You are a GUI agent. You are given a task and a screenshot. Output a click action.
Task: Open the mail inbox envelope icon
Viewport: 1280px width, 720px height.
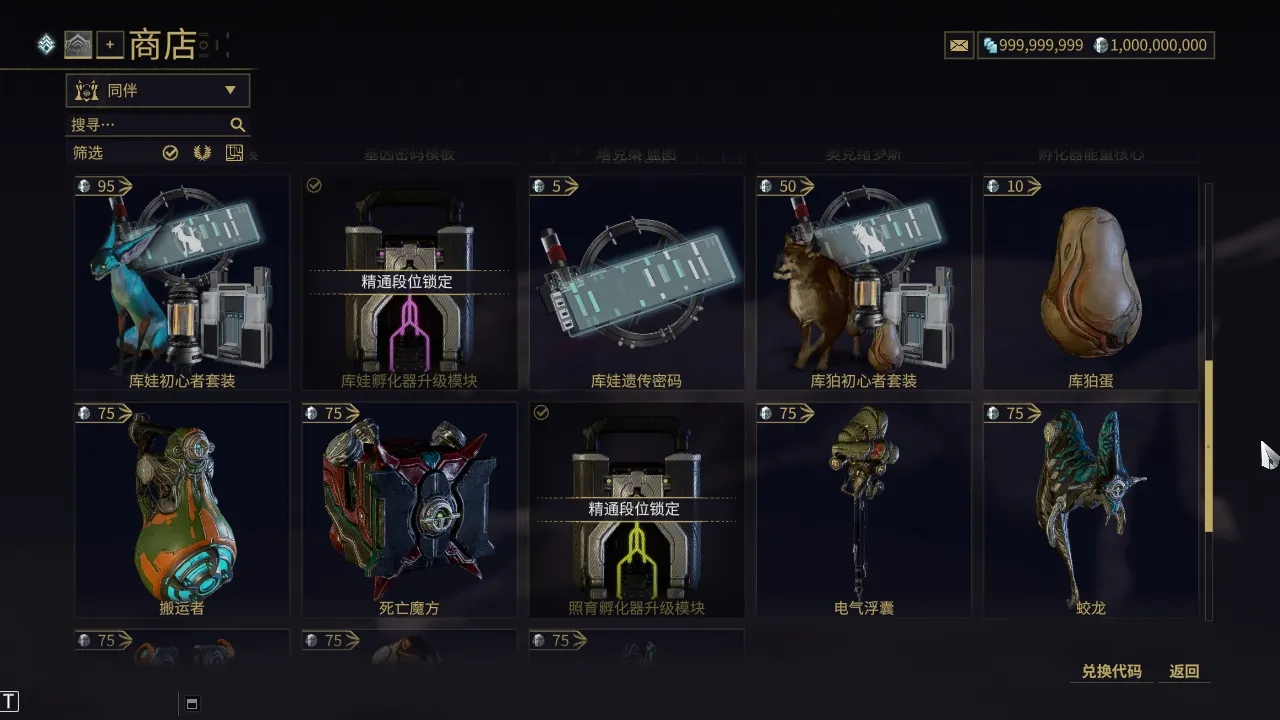[x=959, y=45]
